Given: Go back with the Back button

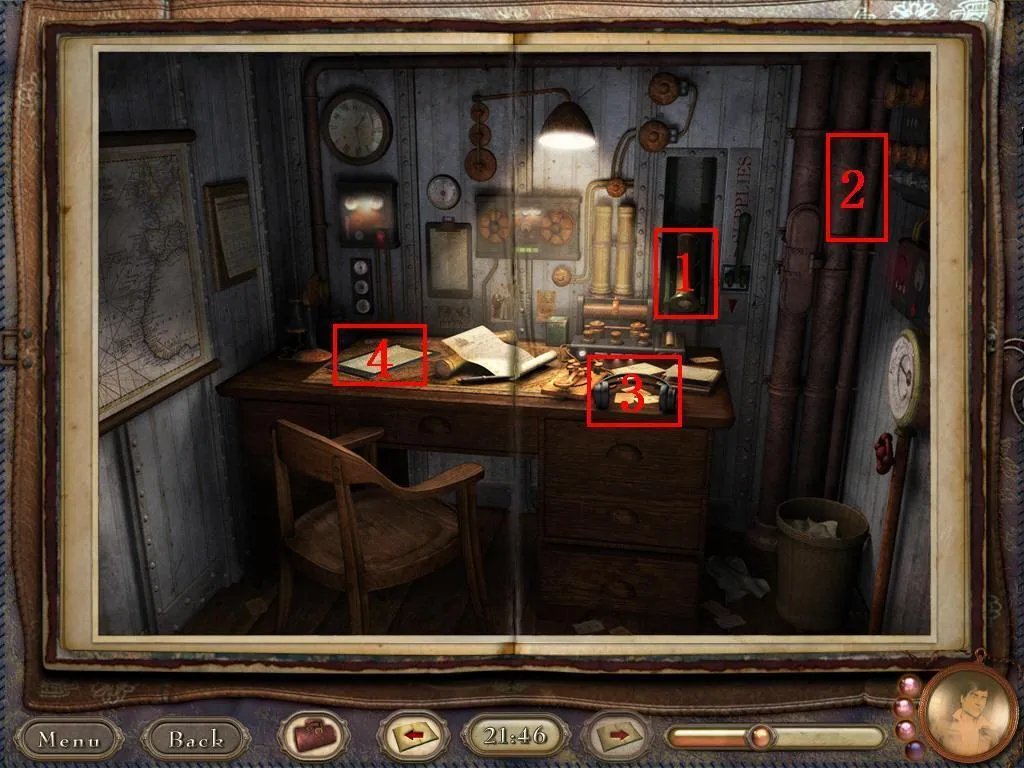Looking at the screenshot, I should point(196,739).
